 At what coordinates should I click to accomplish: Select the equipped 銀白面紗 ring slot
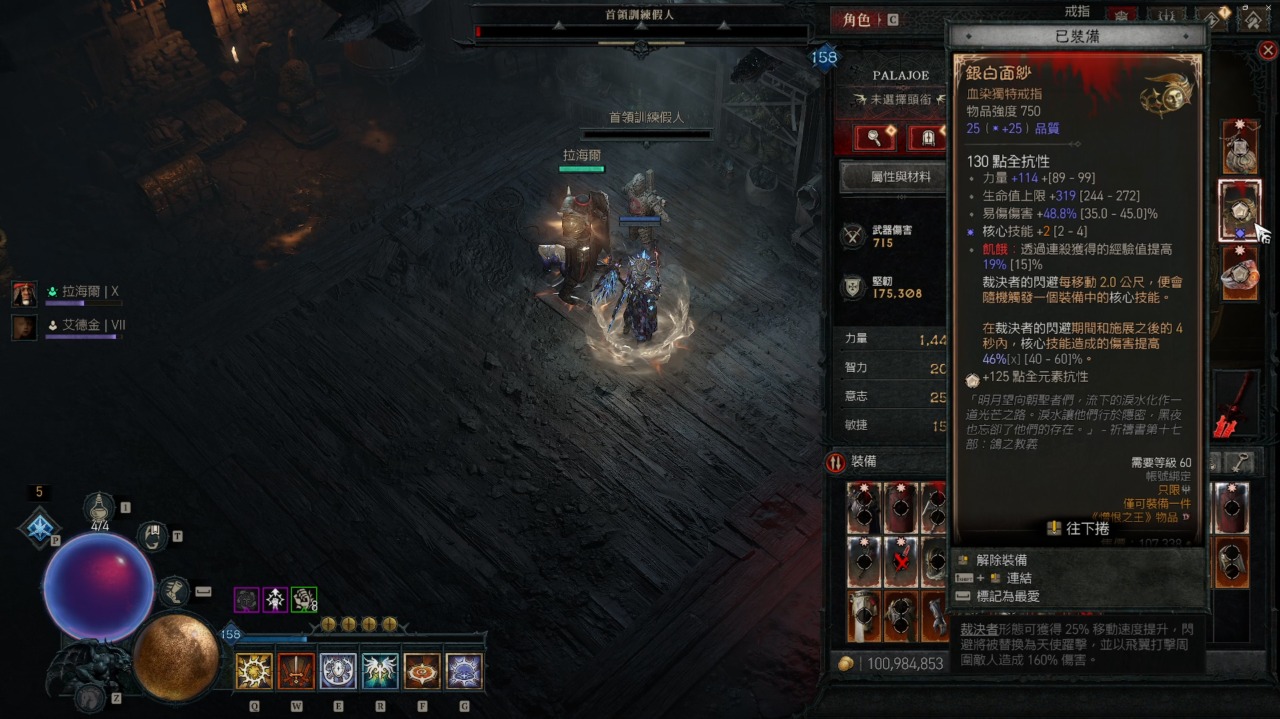tap(1239, 211)
